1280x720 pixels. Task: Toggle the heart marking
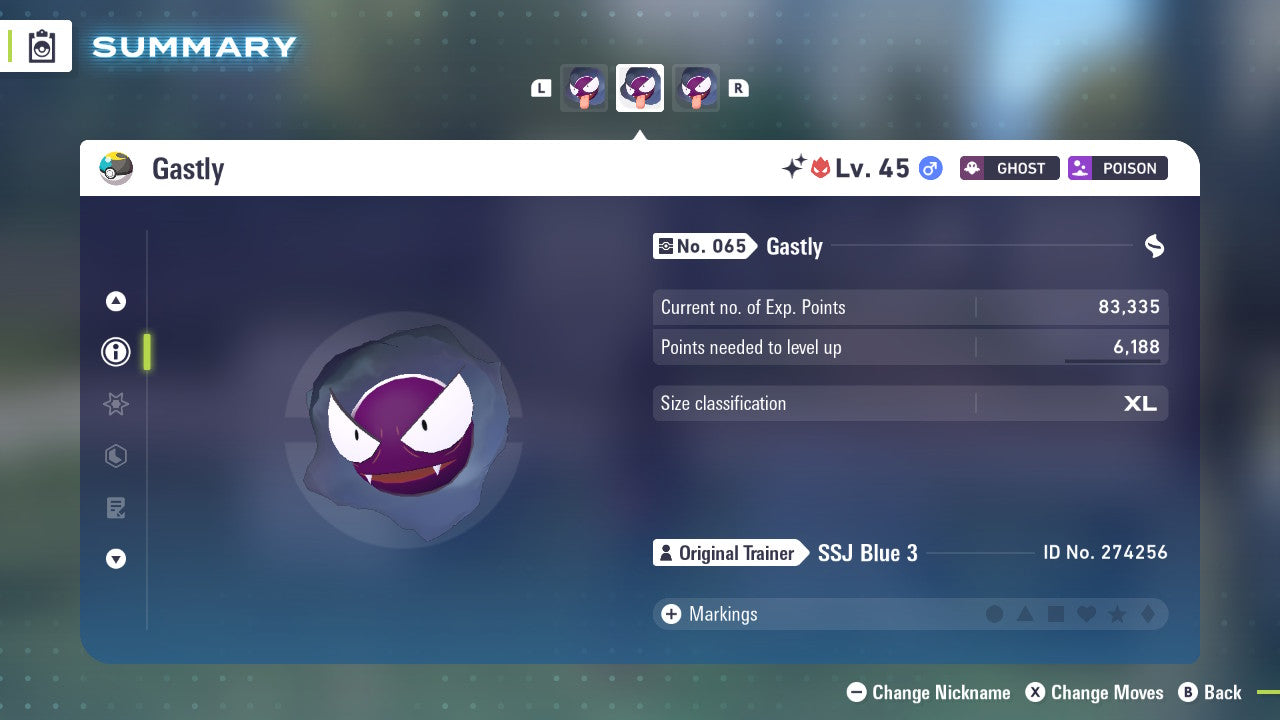coord(1087,614)
